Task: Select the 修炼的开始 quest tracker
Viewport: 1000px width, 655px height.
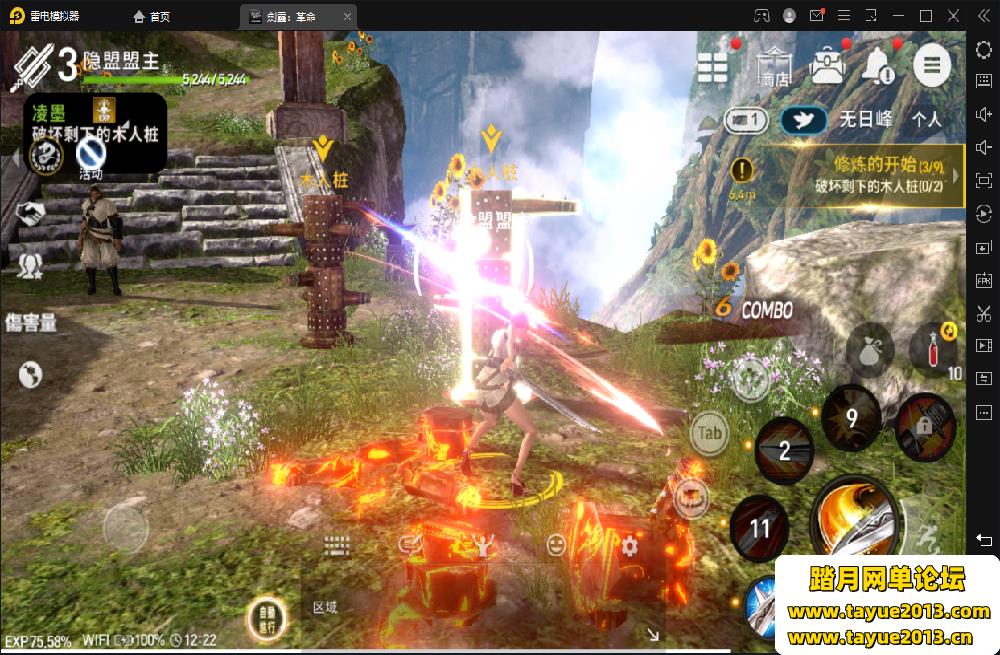Action: pyautogui.click(x=860, y=175)
